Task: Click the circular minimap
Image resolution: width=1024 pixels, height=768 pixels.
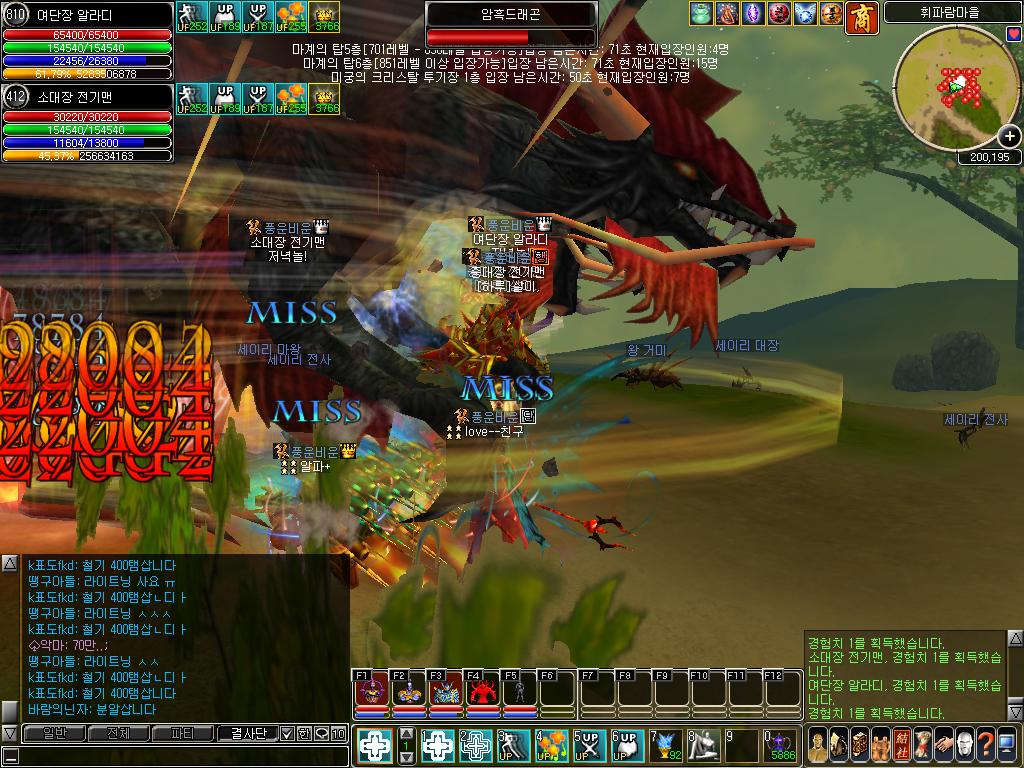Action: (950, 88)
